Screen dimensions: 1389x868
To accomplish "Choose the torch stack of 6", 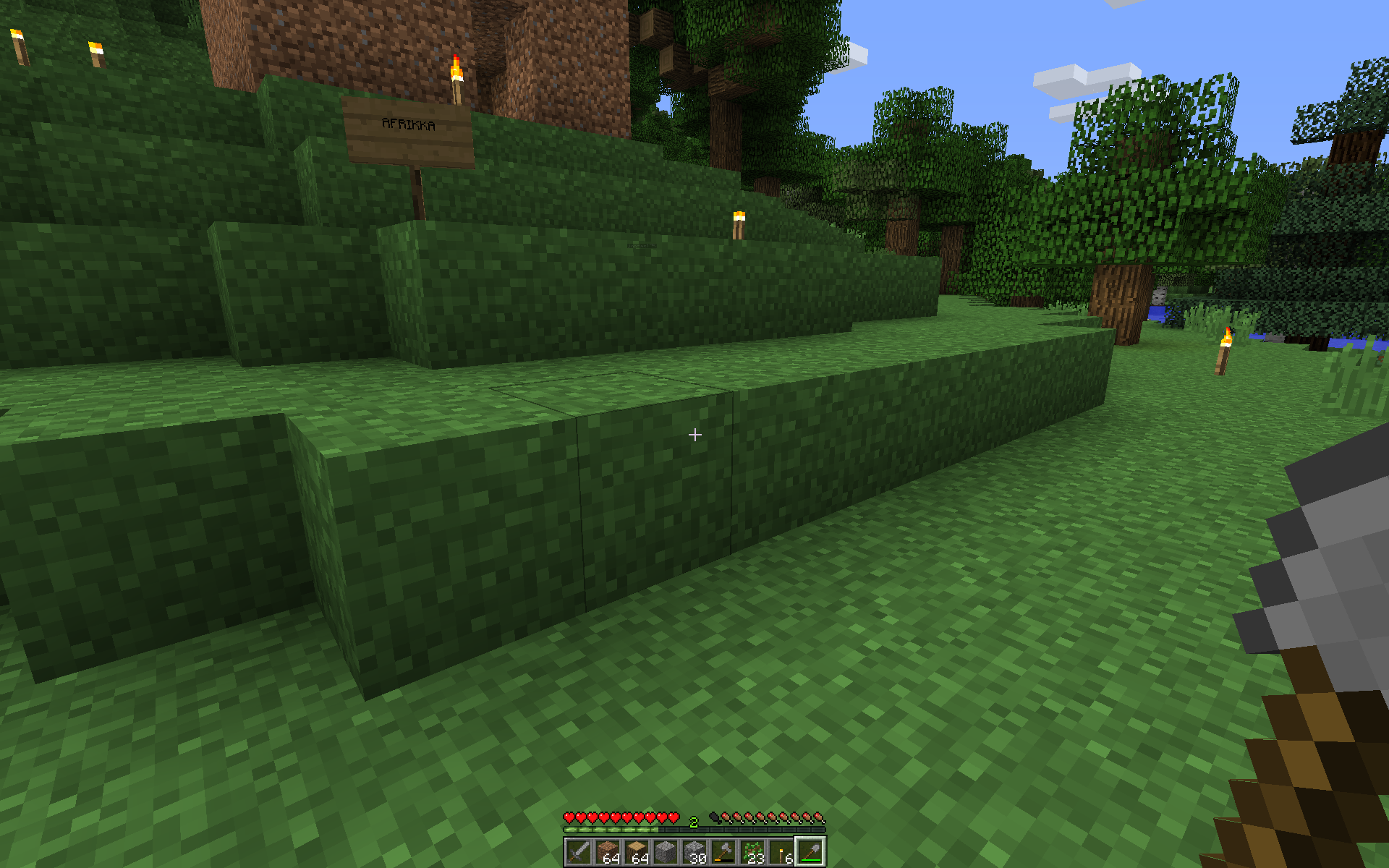I will point(781,852).
